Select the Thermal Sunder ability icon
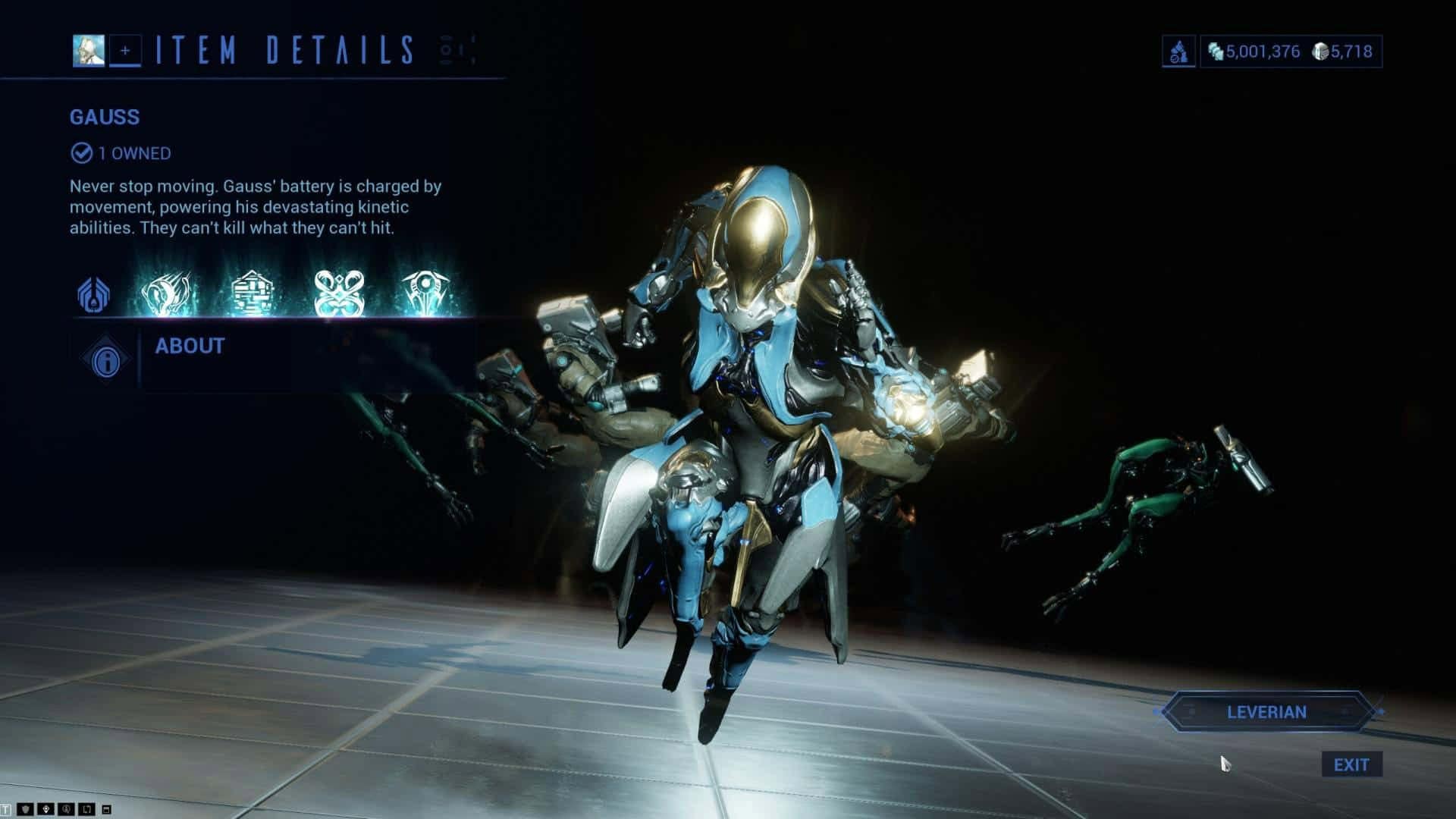 point(339,293)
